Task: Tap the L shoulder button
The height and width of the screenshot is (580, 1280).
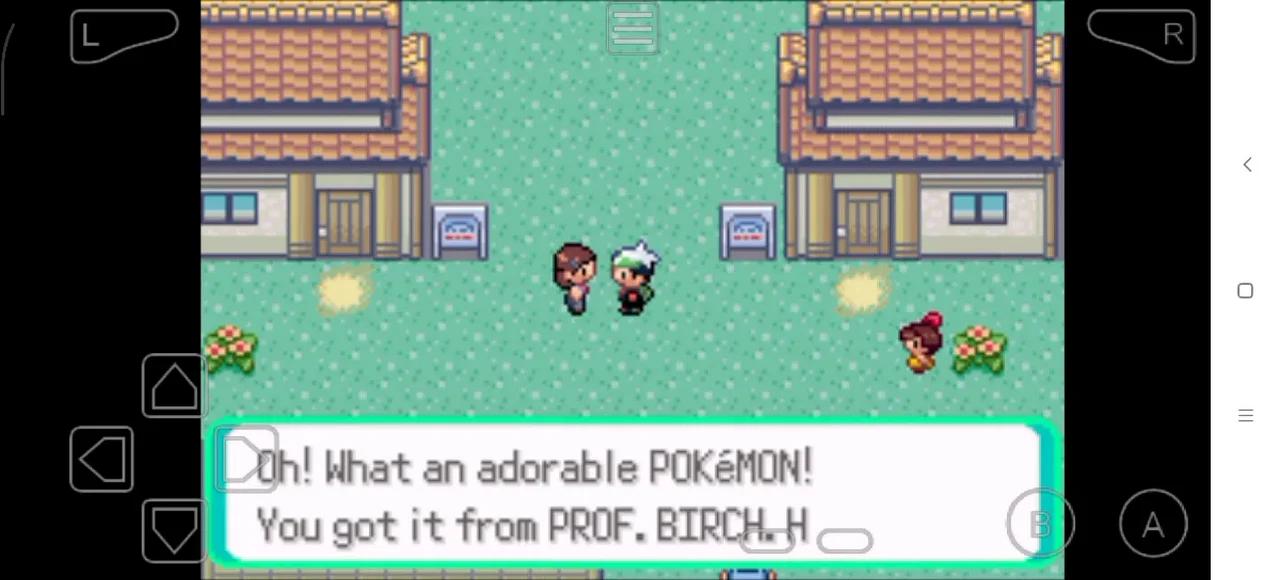Action: tap(122, 36)
